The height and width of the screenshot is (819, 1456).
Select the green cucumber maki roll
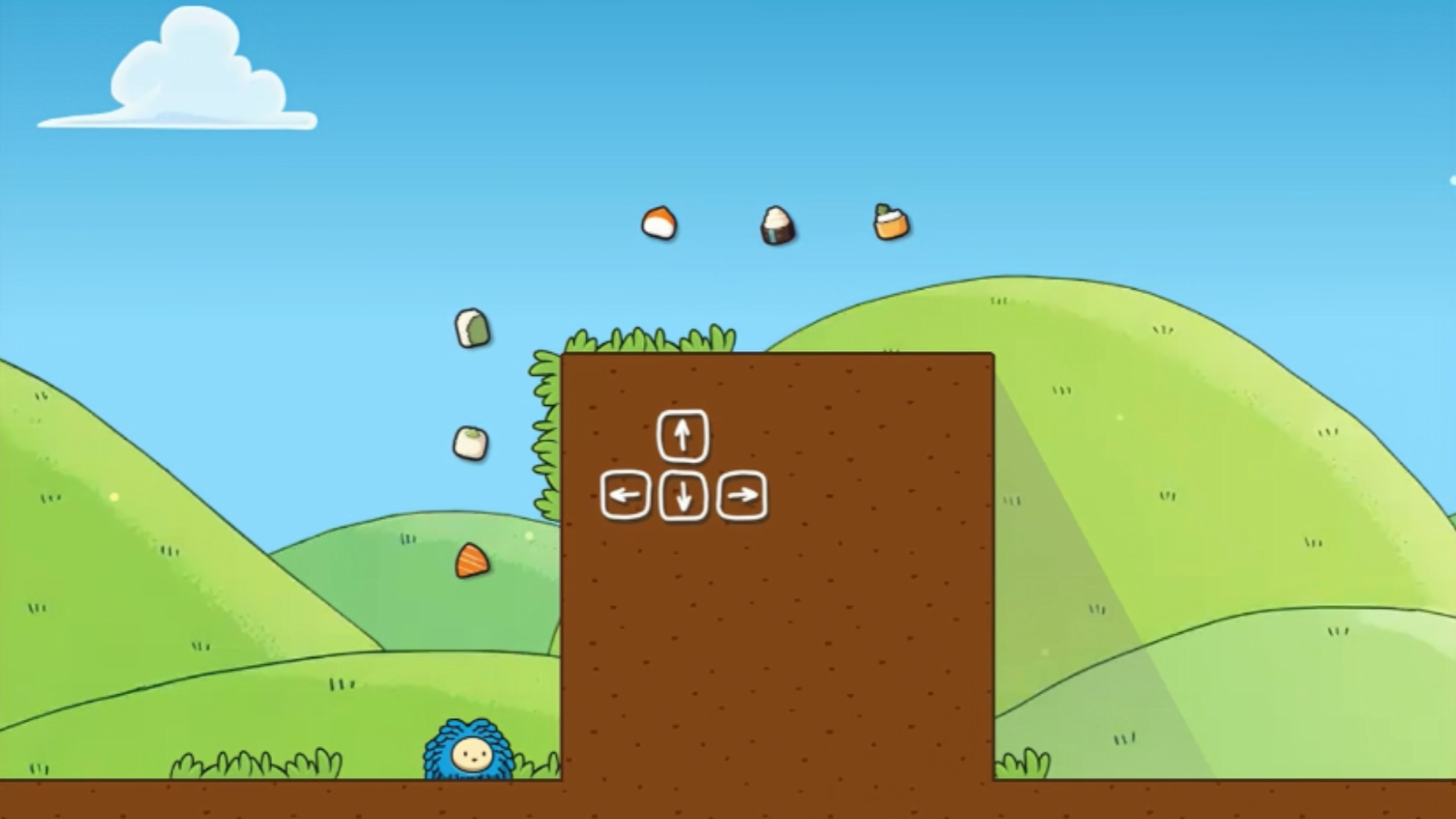(471, 329)
